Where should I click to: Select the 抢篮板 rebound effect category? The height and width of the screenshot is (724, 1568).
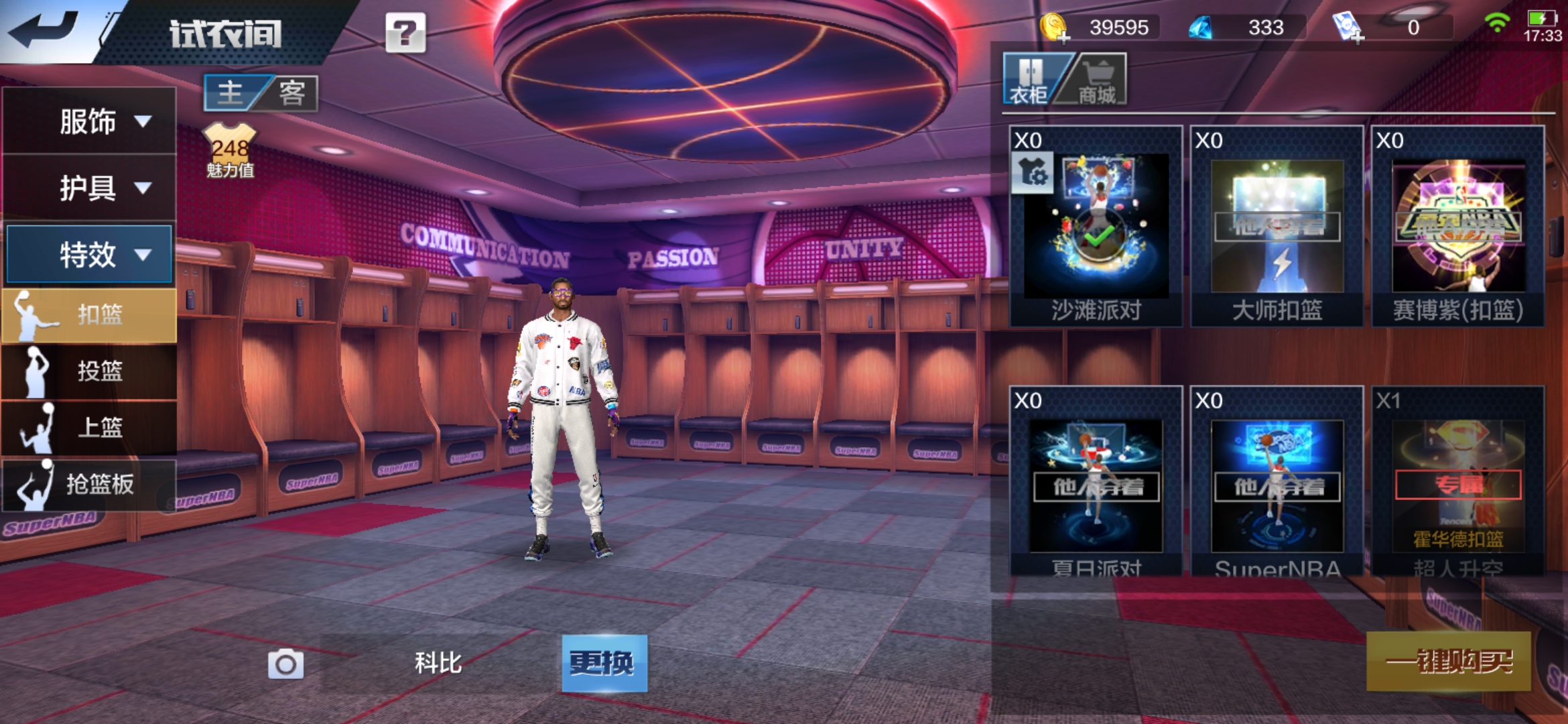coord(90,484)
